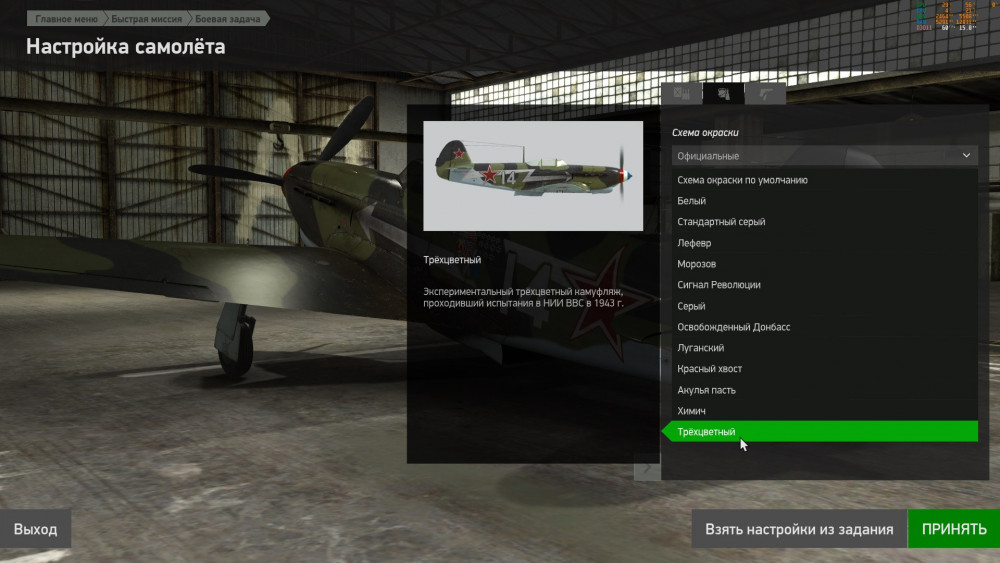
Task: Choose the Схема окраски по умолчанию entry
Action: (742, 180)
